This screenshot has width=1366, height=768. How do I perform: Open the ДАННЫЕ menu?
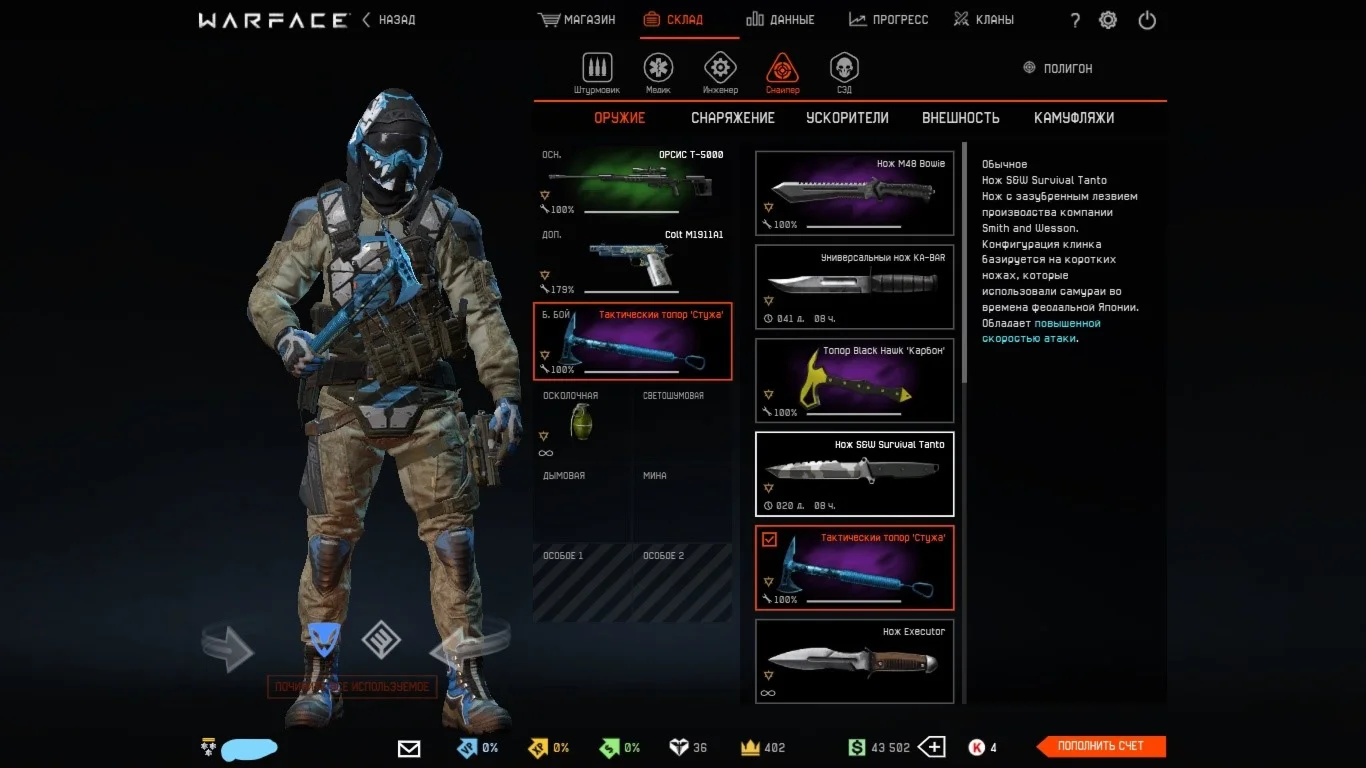(781, 18)
